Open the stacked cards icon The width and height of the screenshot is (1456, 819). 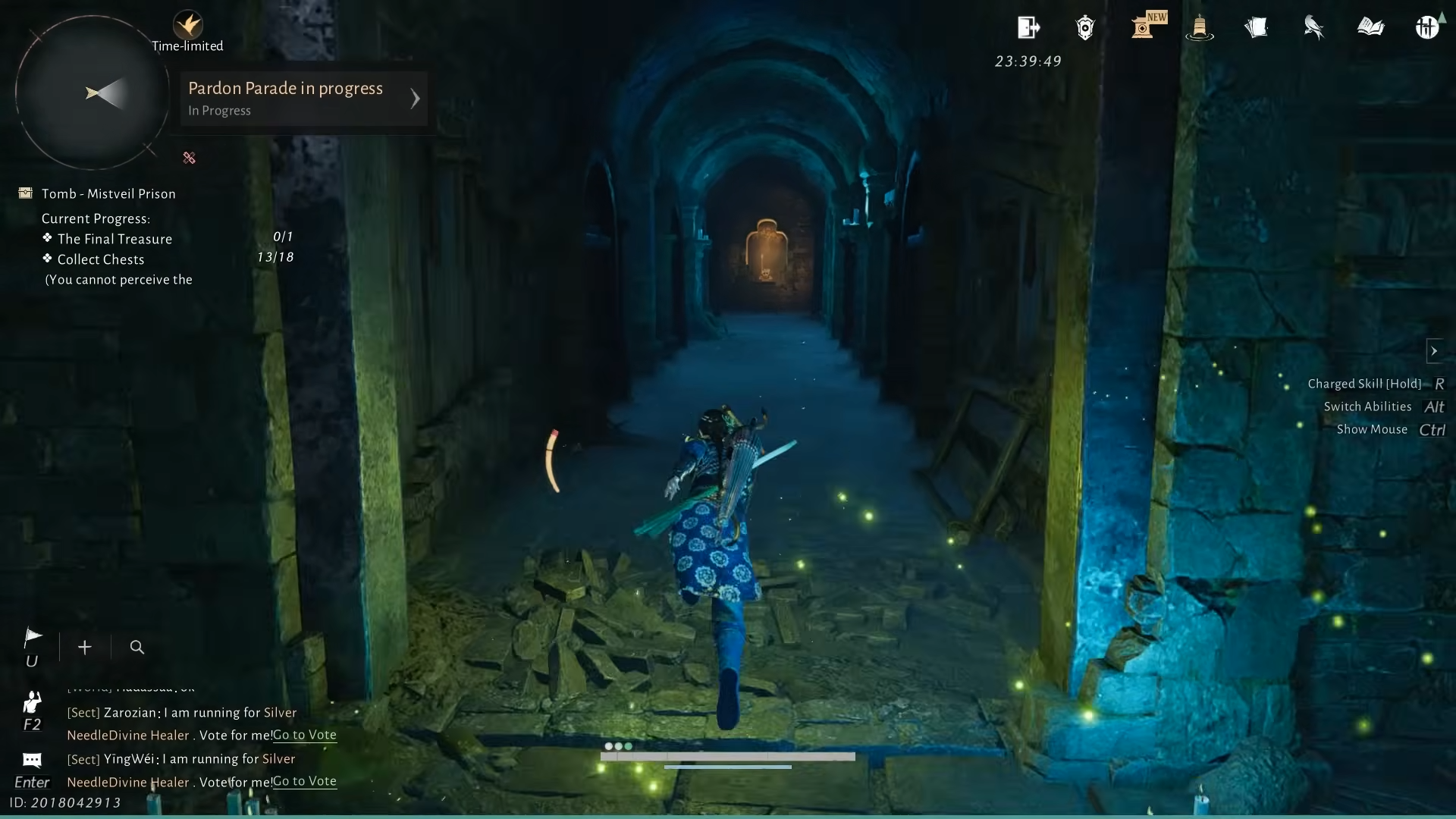click(x=1257, y=28)
